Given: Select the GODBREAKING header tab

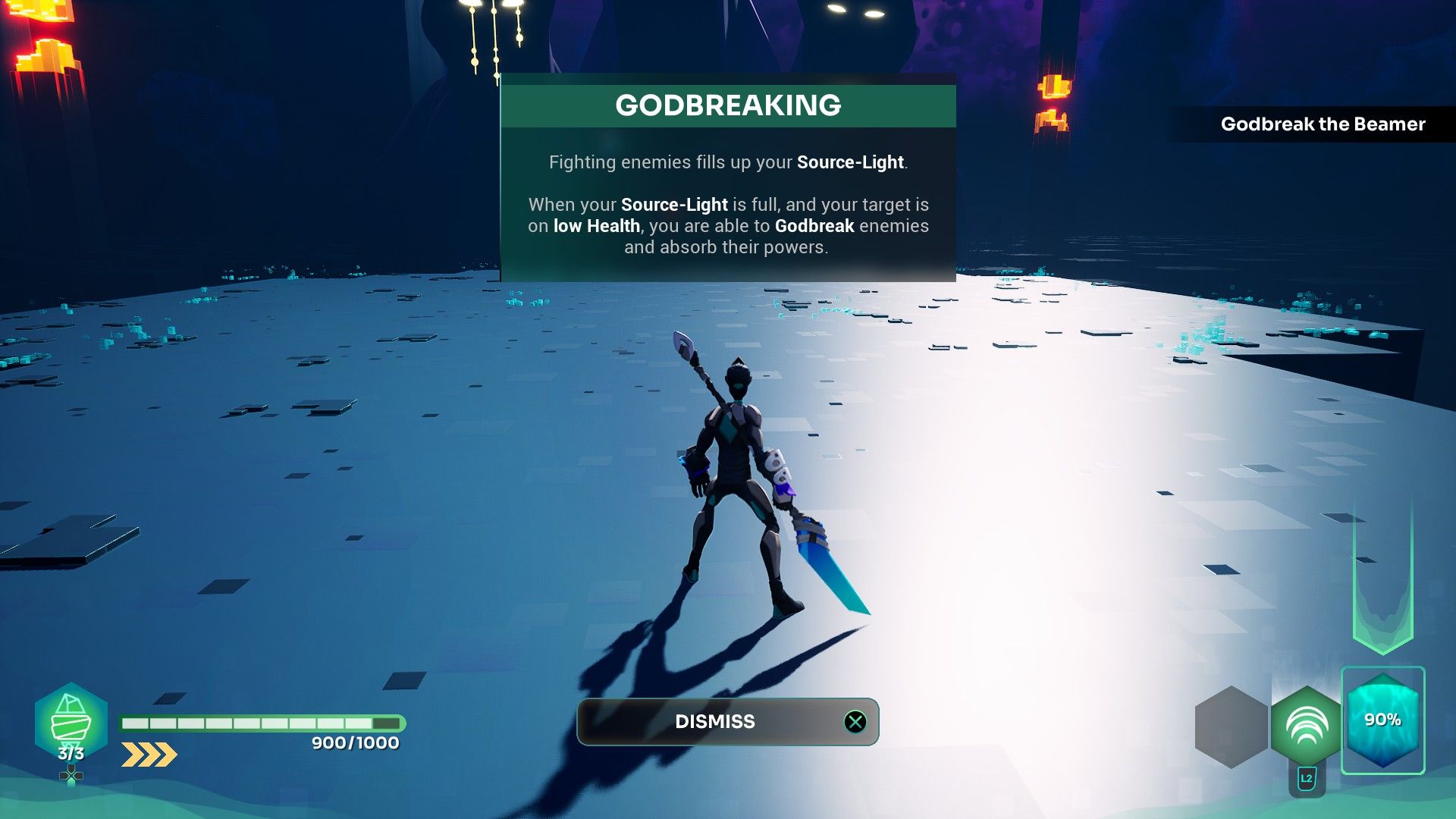Looking at the screenshot, I should point(730,105).
